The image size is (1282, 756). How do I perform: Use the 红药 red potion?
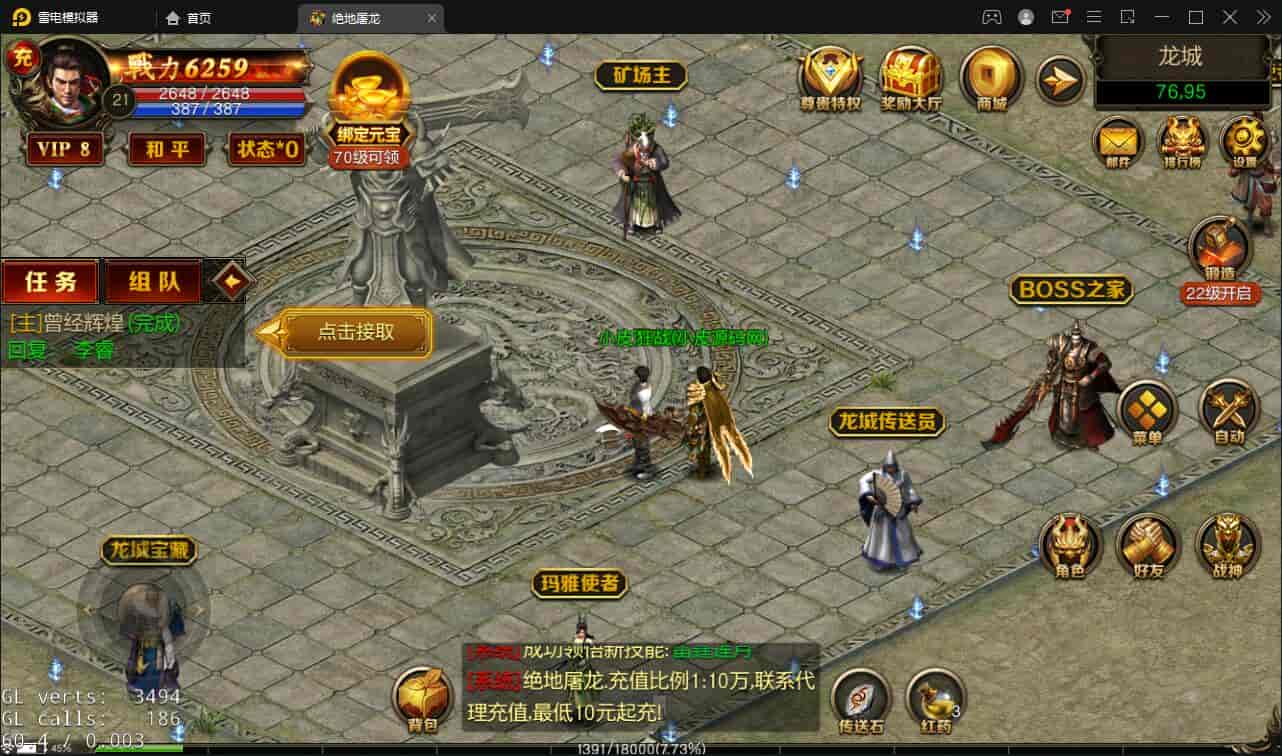click(x=935, y=700)
